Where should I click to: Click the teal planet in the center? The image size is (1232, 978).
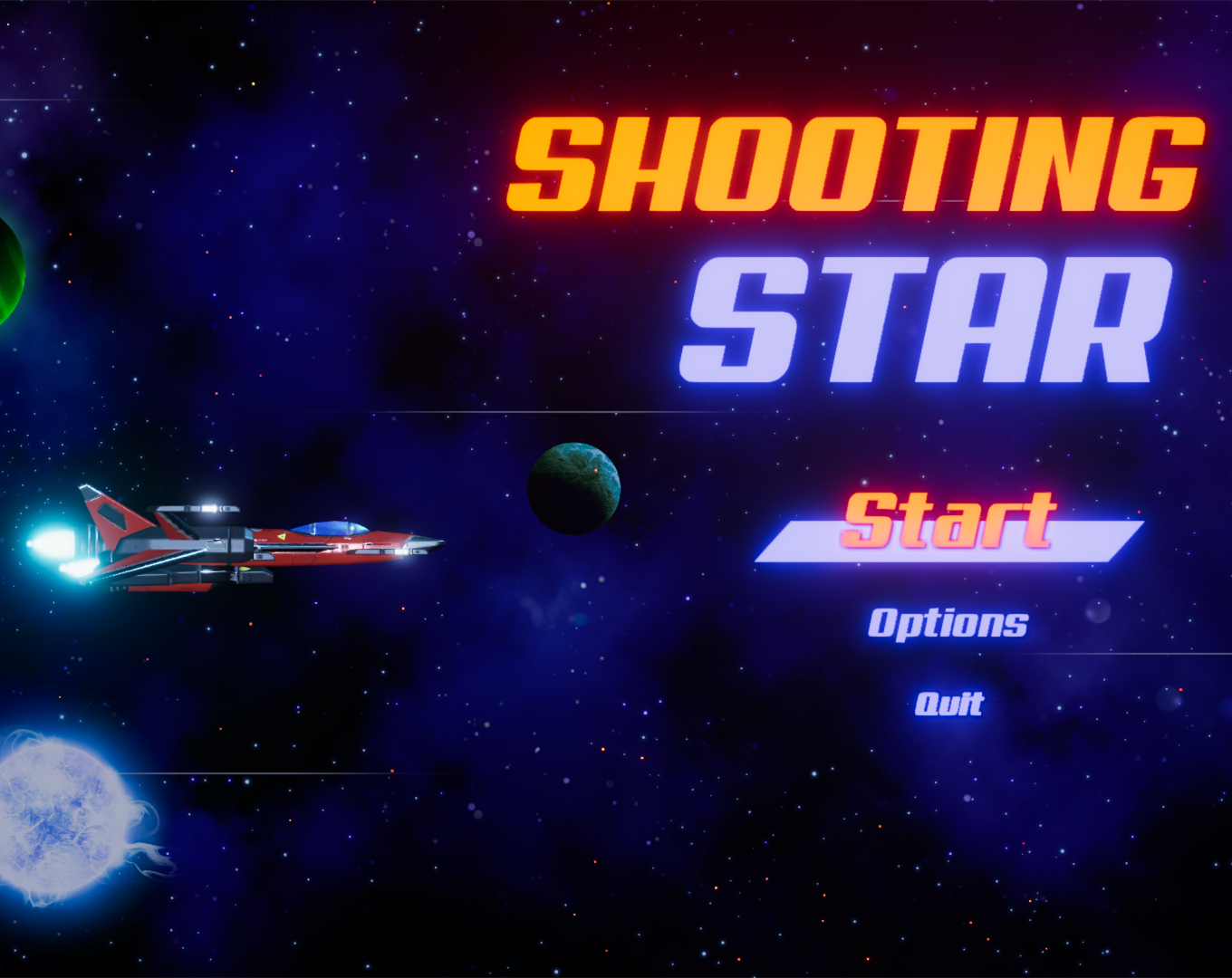574,489
